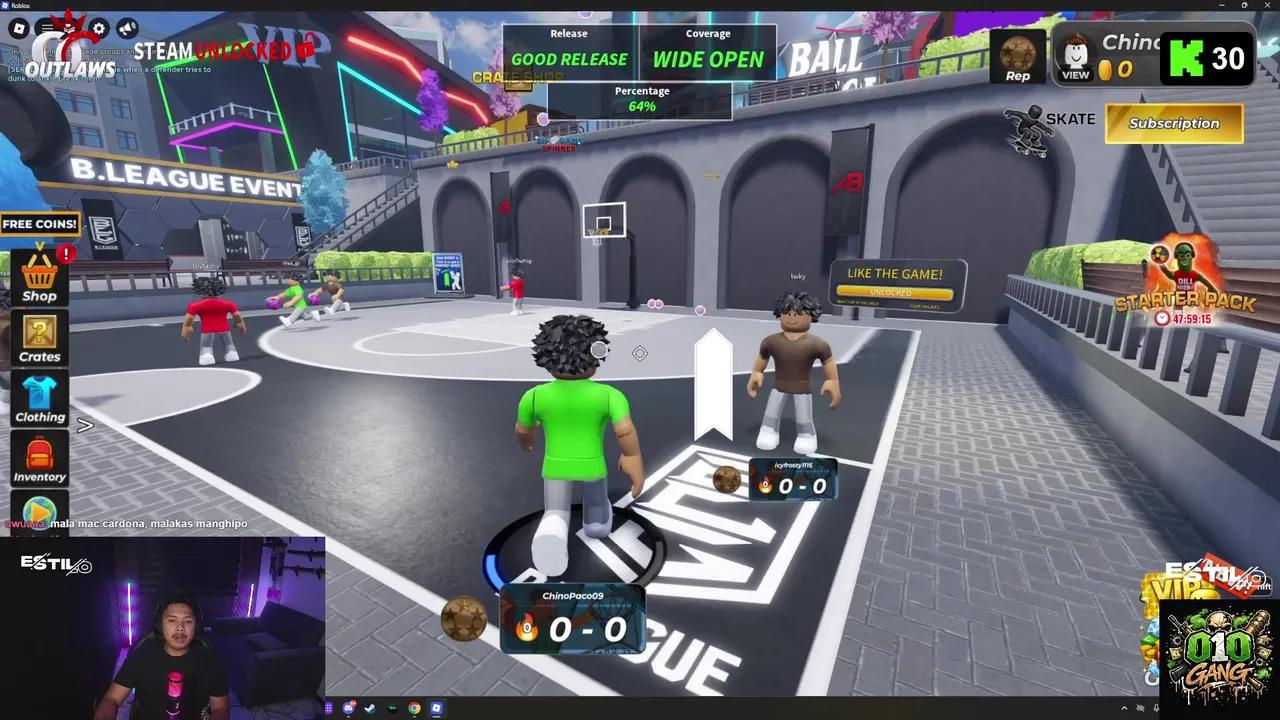1280x720 pixels.
Task: Click the Rep badge icon
Action: (1017, 57)
